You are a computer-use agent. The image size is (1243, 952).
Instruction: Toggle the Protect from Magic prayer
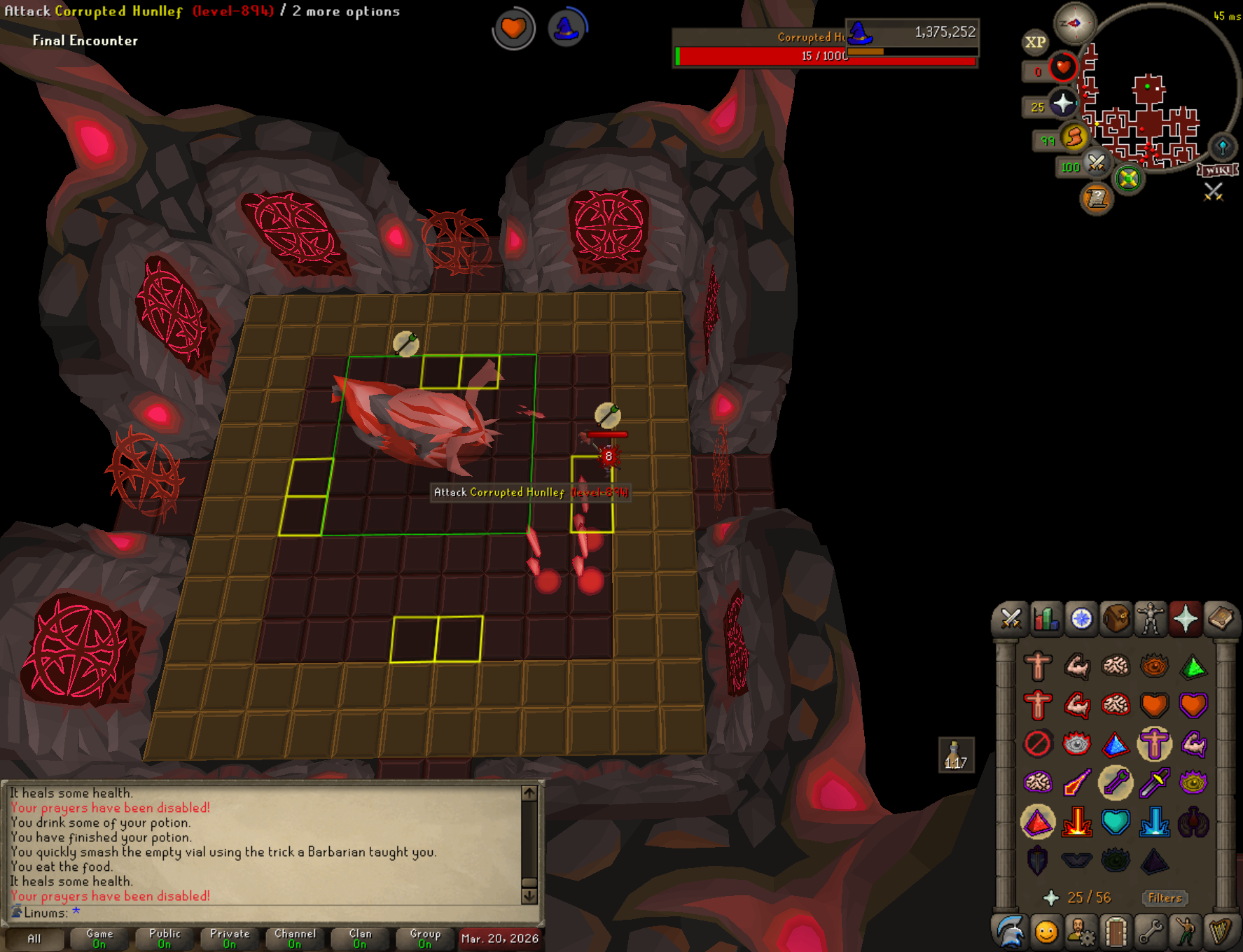point(1076,783)
